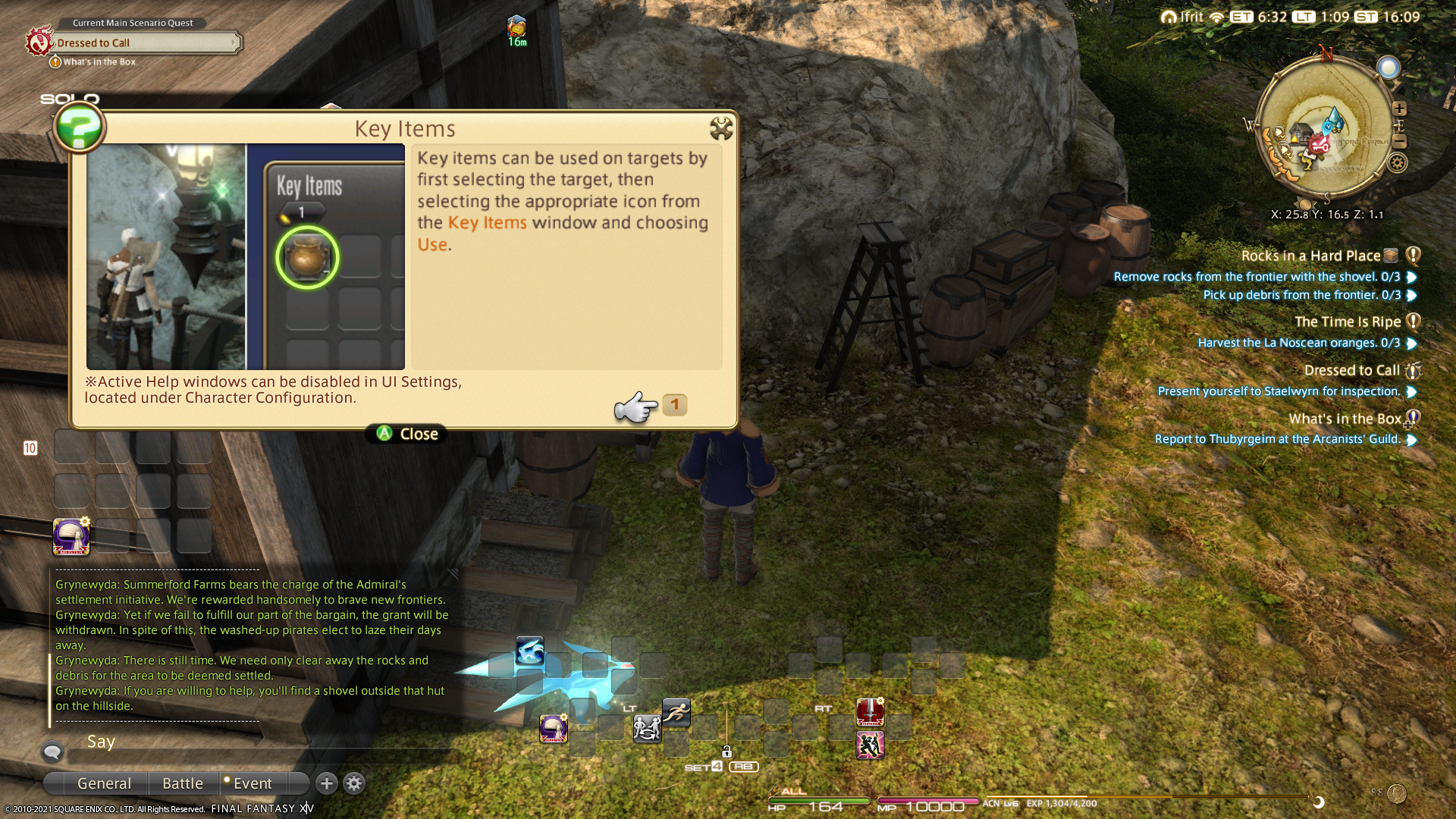Click the What's in the Box sub-quest notice
The height and width of the screenshot is (819, 1456).
tap(99, 62)
